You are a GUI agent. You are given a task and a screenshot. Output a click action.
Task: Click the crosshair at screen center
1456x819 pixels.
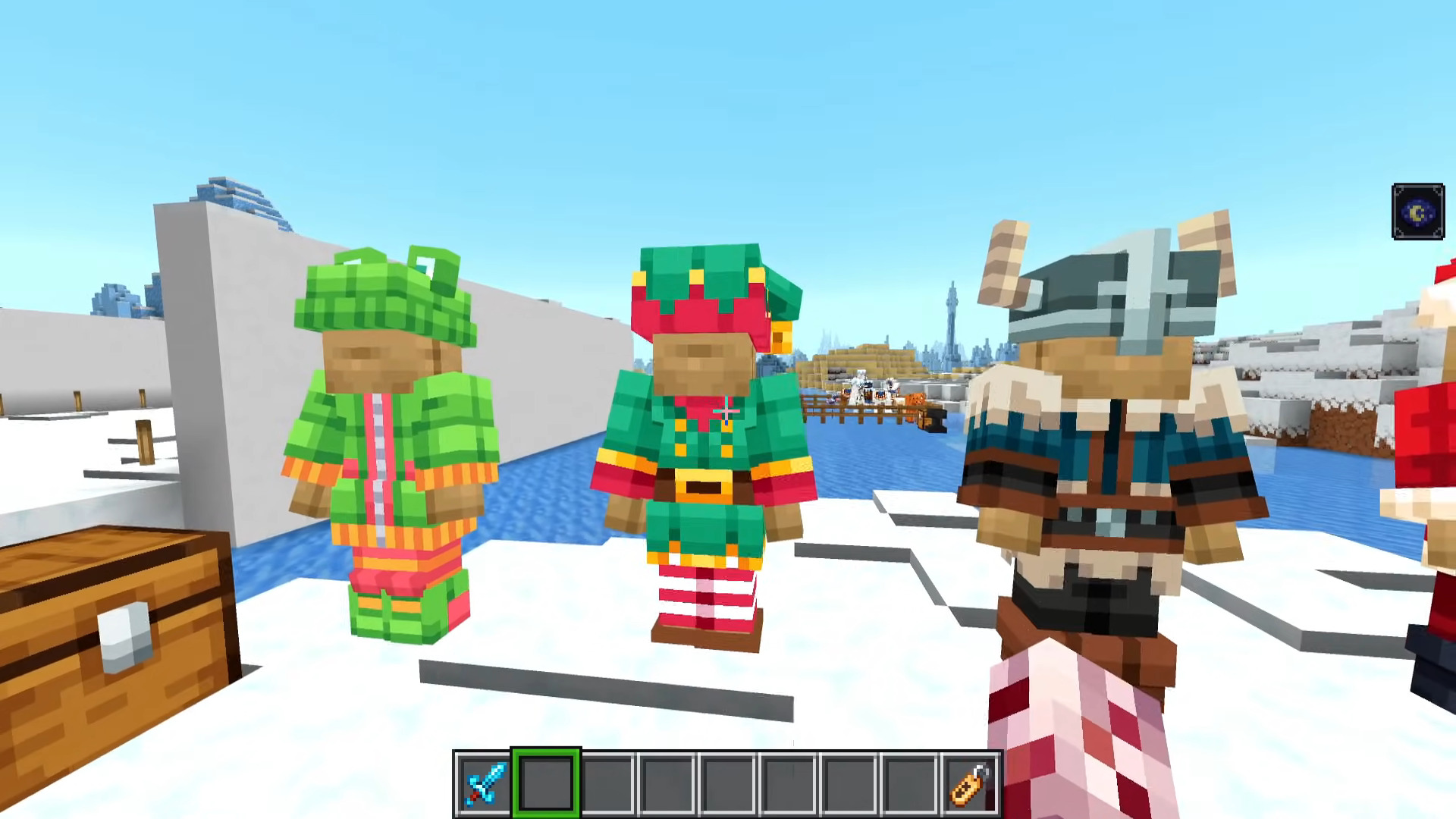[x=726, y=409]
